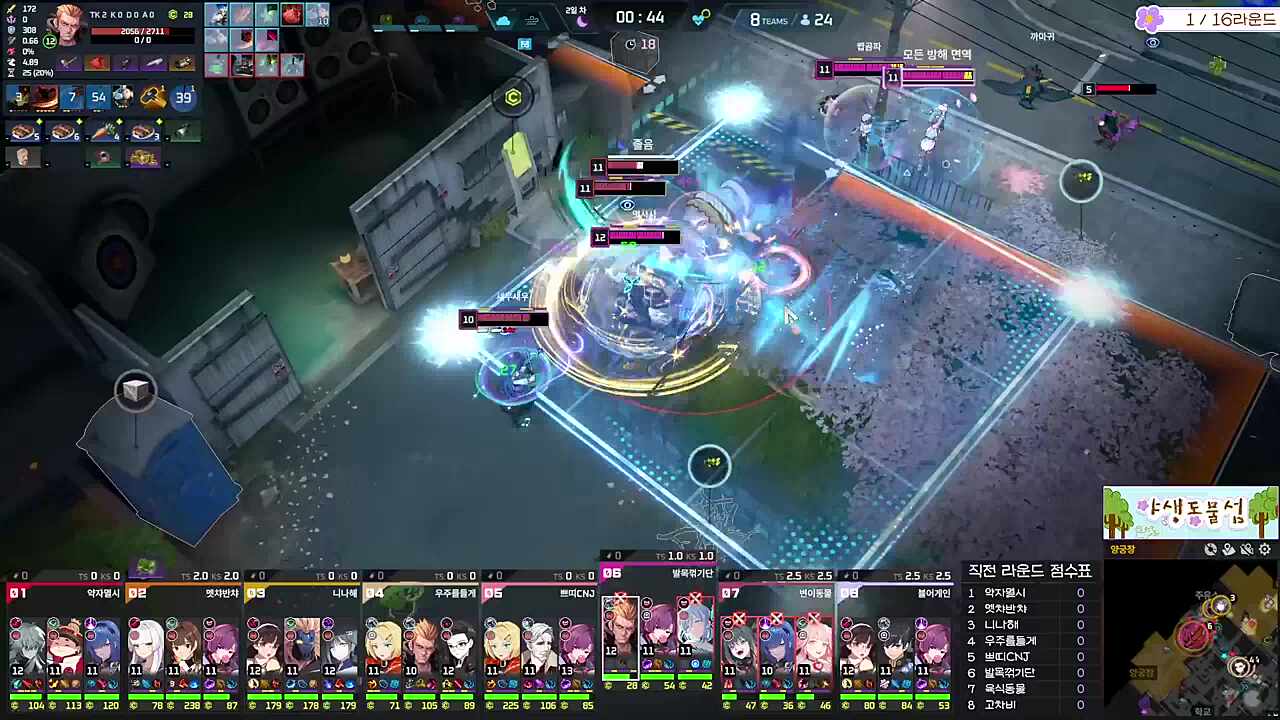The width and height of the screenshot is (1280, 720).
Task: Click the gold handcuff-like skill icon
Action: pyautogui.click(x=152, y=97)
